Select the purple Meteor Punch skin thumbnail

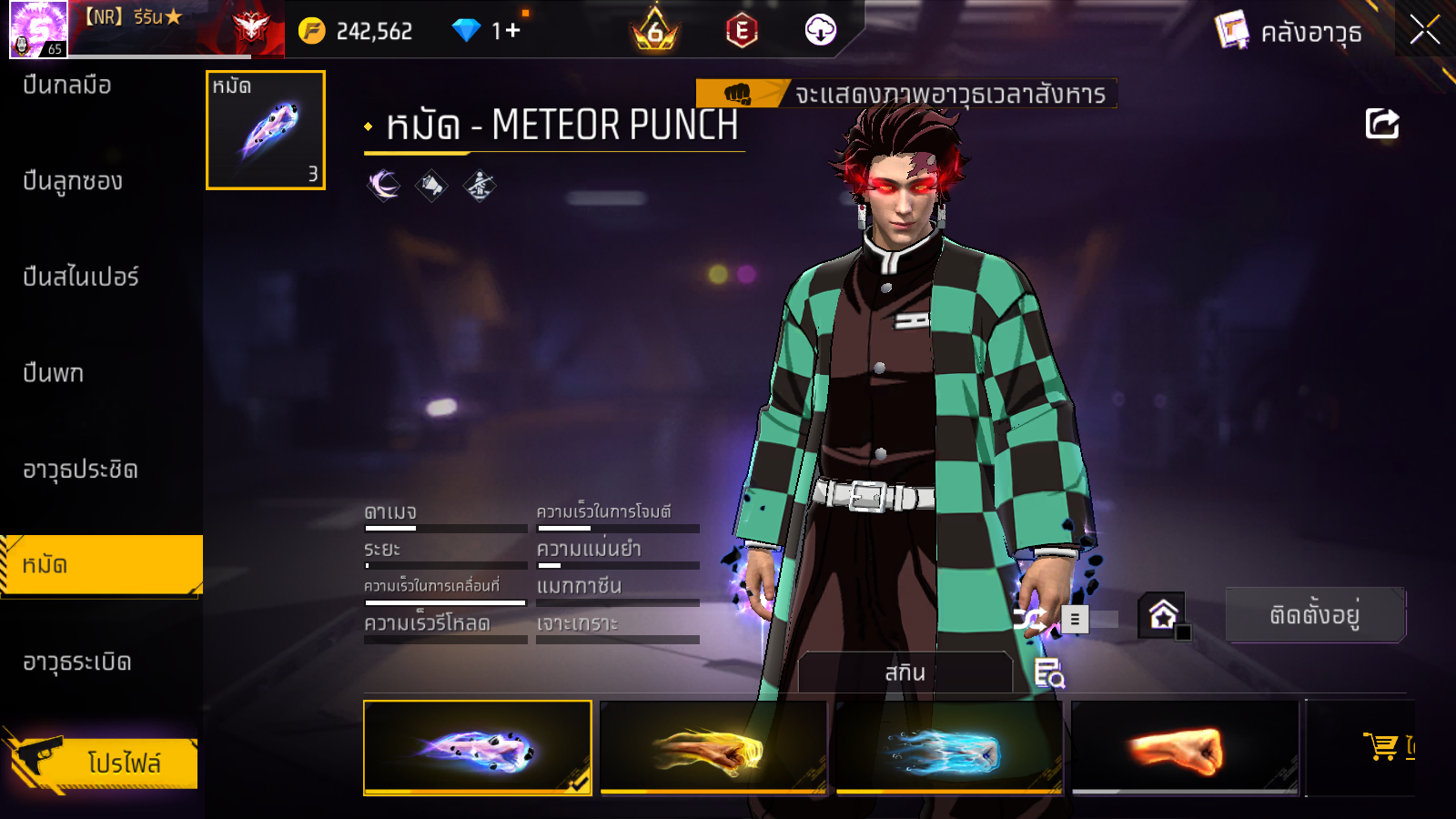tap(477, 748)
